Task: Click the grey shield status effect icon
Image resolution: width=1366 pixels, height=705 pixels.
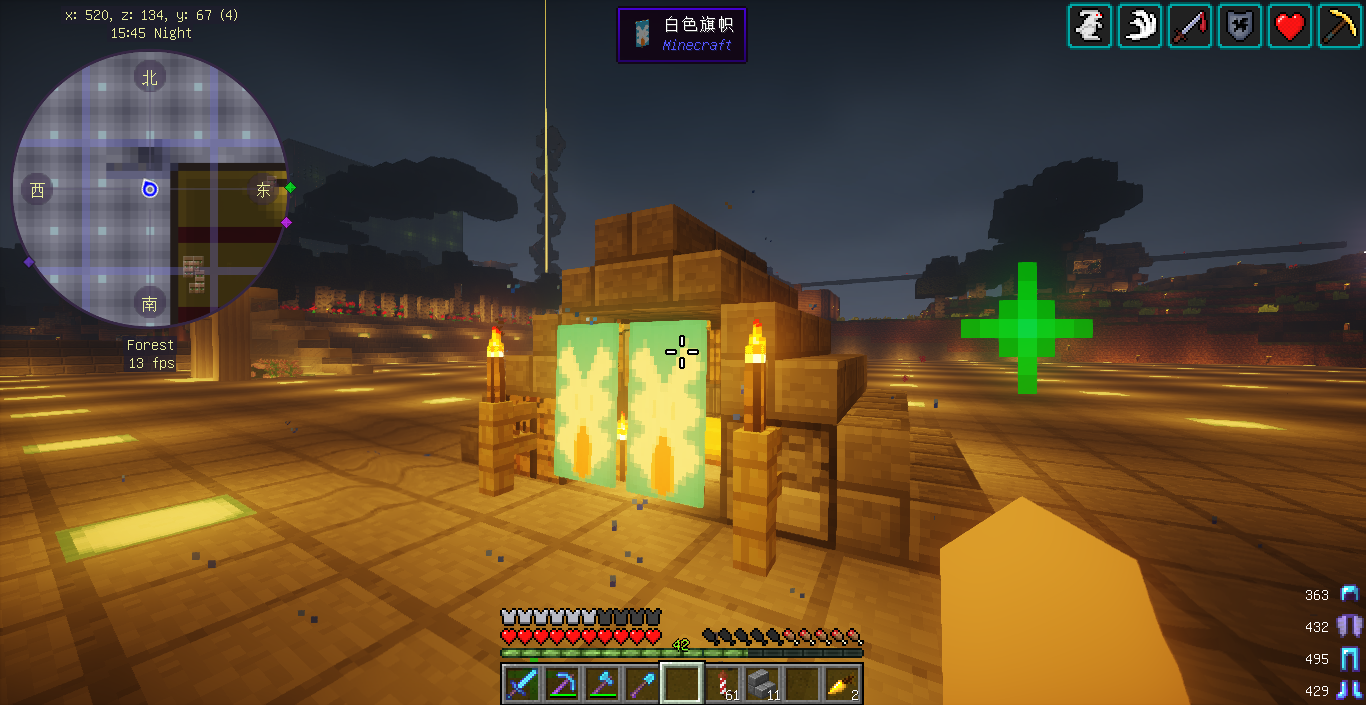Action: click(x=1239, y=26)
